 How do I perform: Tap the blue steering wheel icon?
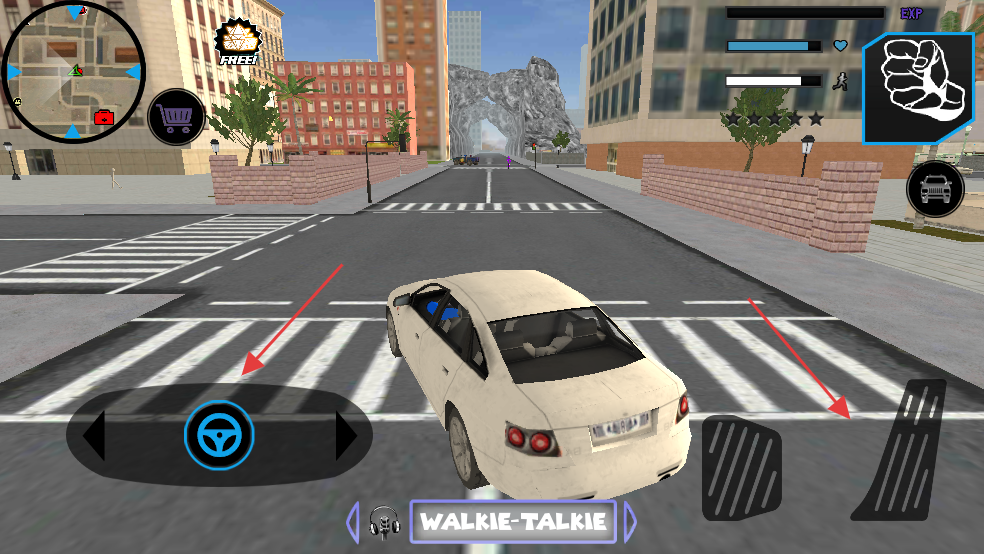[219, 435]
